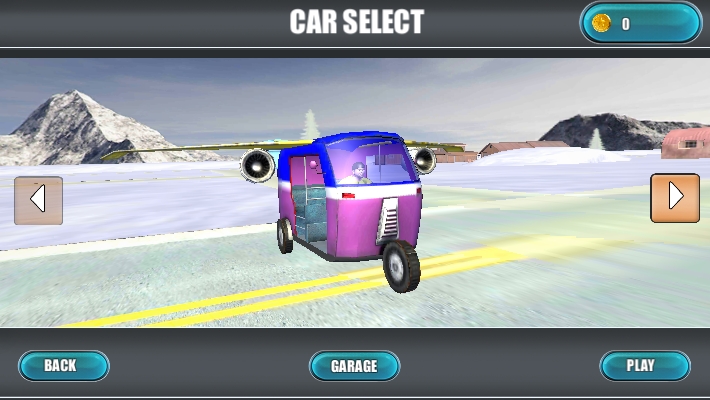The height and width of the screenshot is (400, 710).
Task: Show the previous car with left arrow
Action: 38,200
